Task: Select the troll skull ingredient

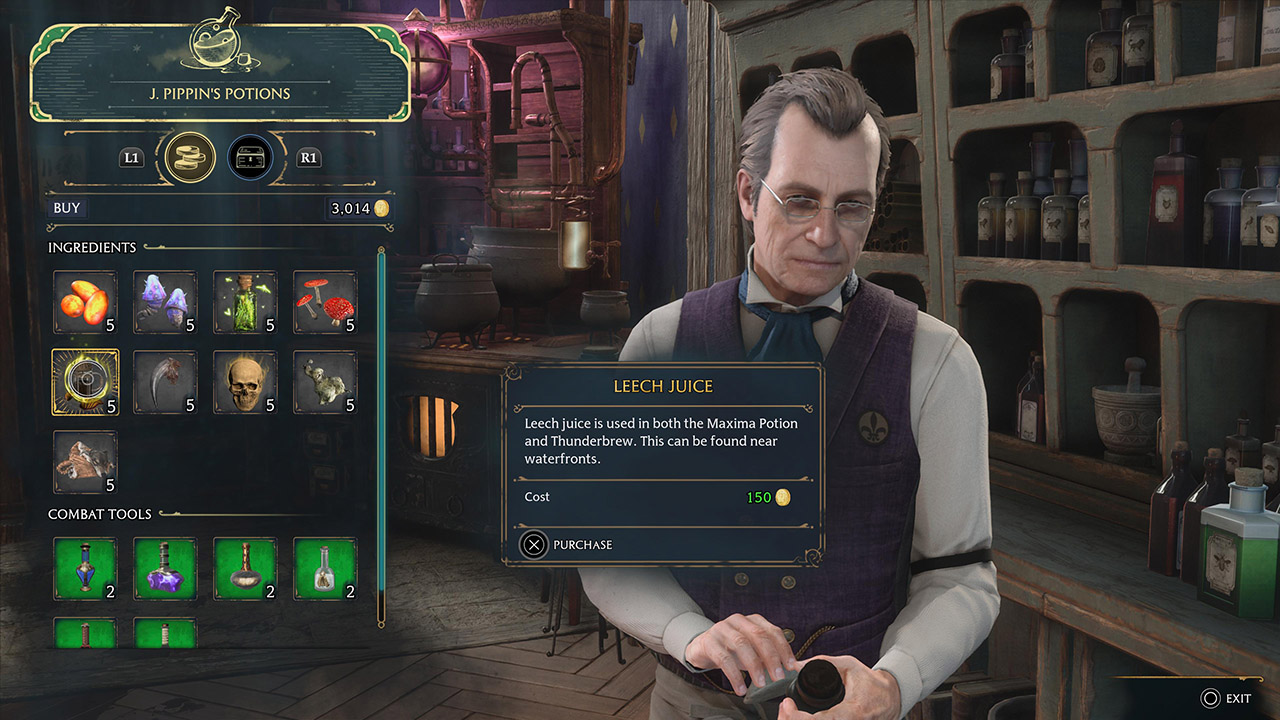Action: point(245,382)
